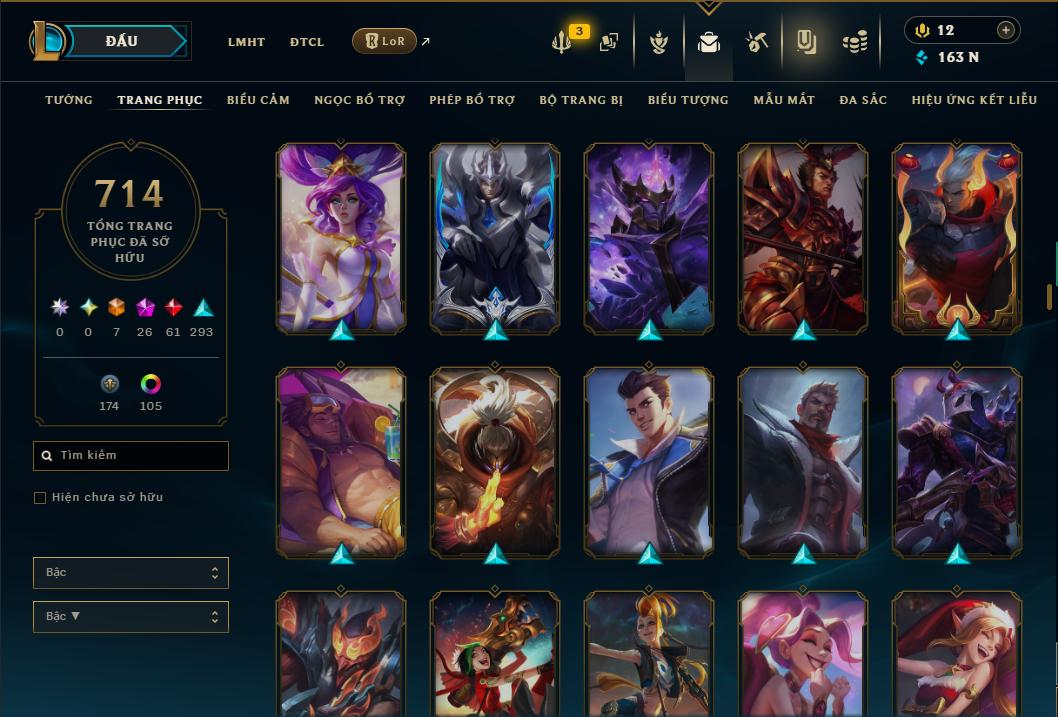
Task: Open the coin stack store icon
Action: pos(854,42)
